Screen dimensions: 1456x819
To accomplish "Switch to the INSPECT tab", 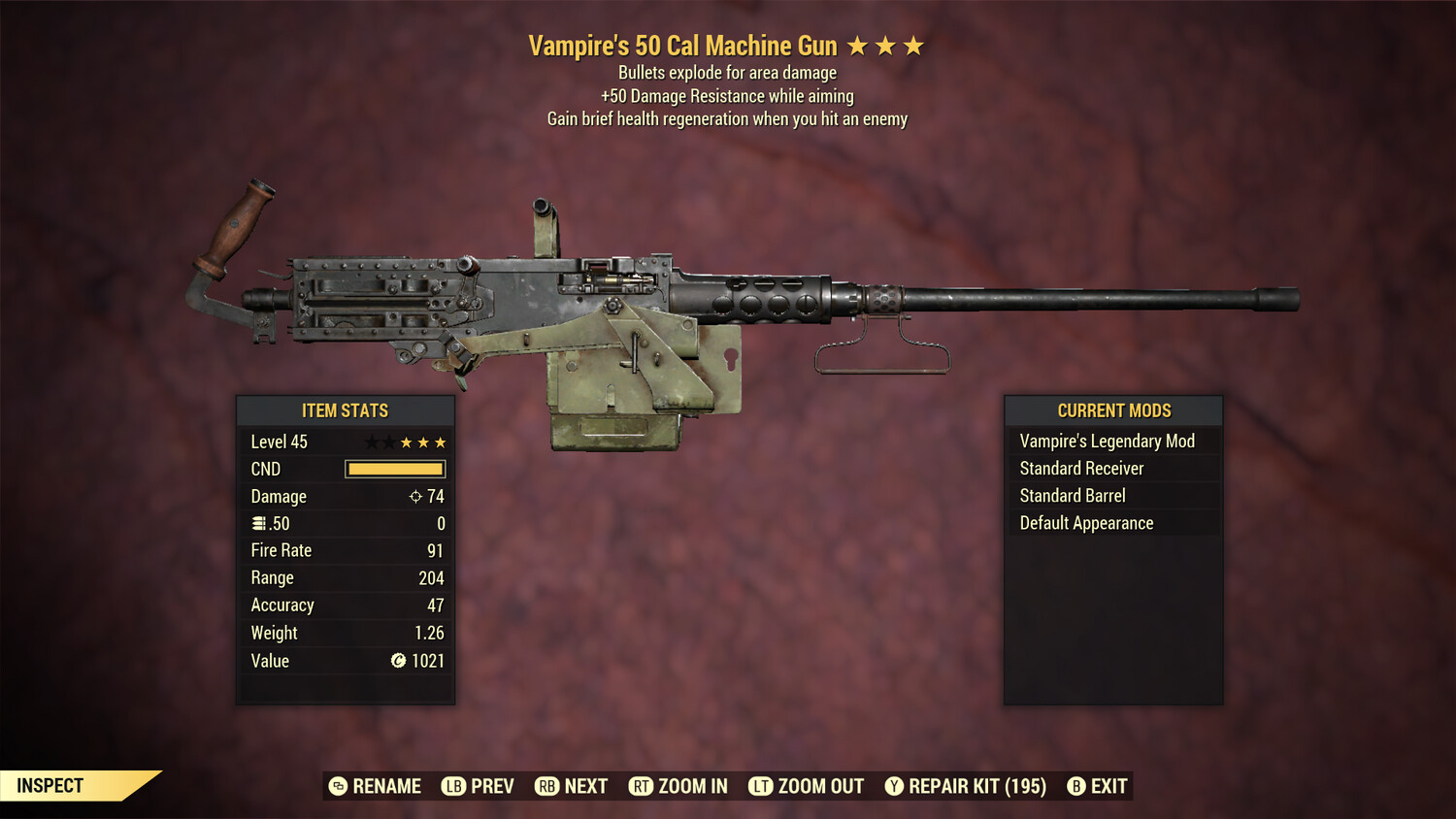I will pyautogui.click(x=50, y=785).
